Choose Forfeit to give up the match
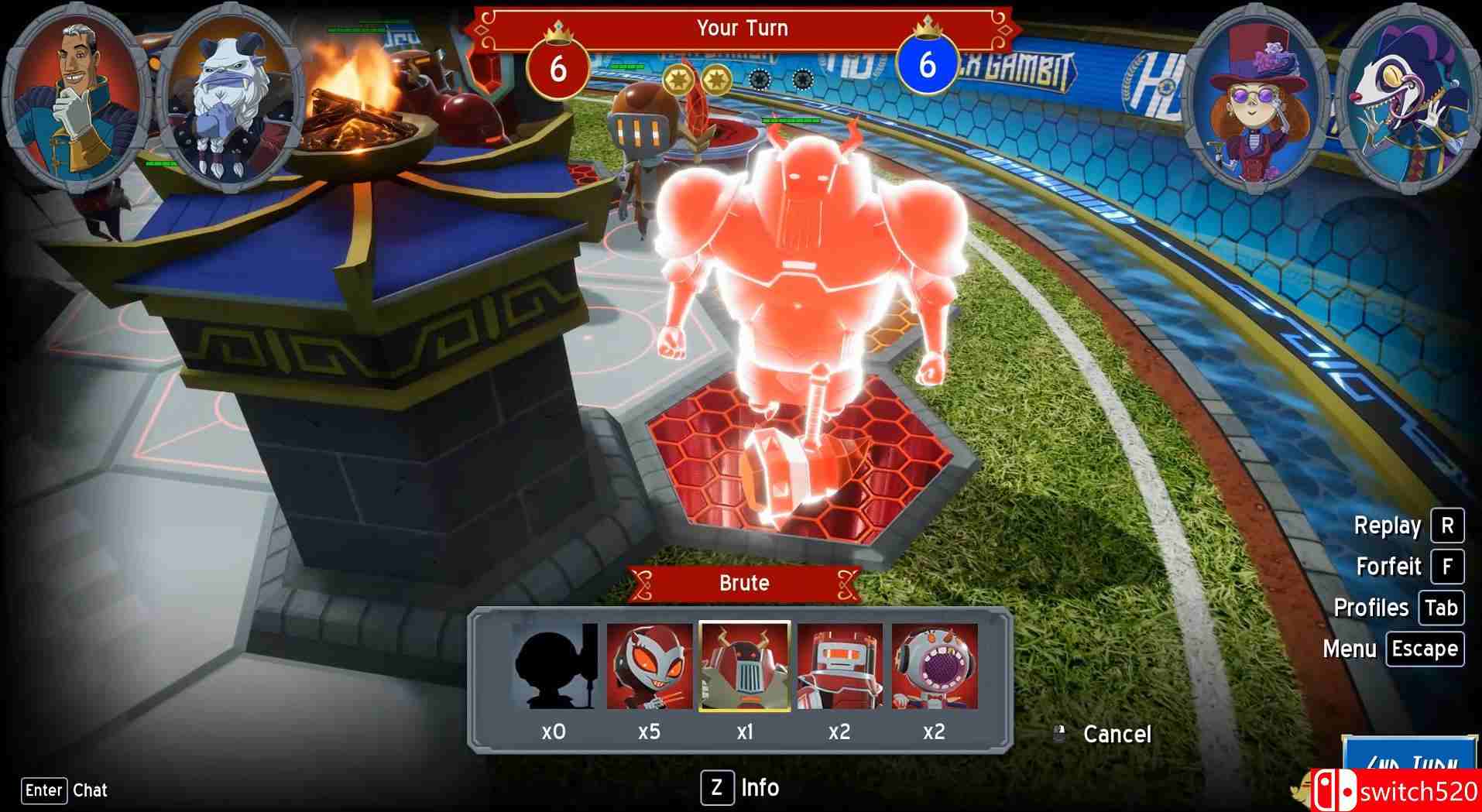Screen dimensions: 1482x812 coord(1446,567)
